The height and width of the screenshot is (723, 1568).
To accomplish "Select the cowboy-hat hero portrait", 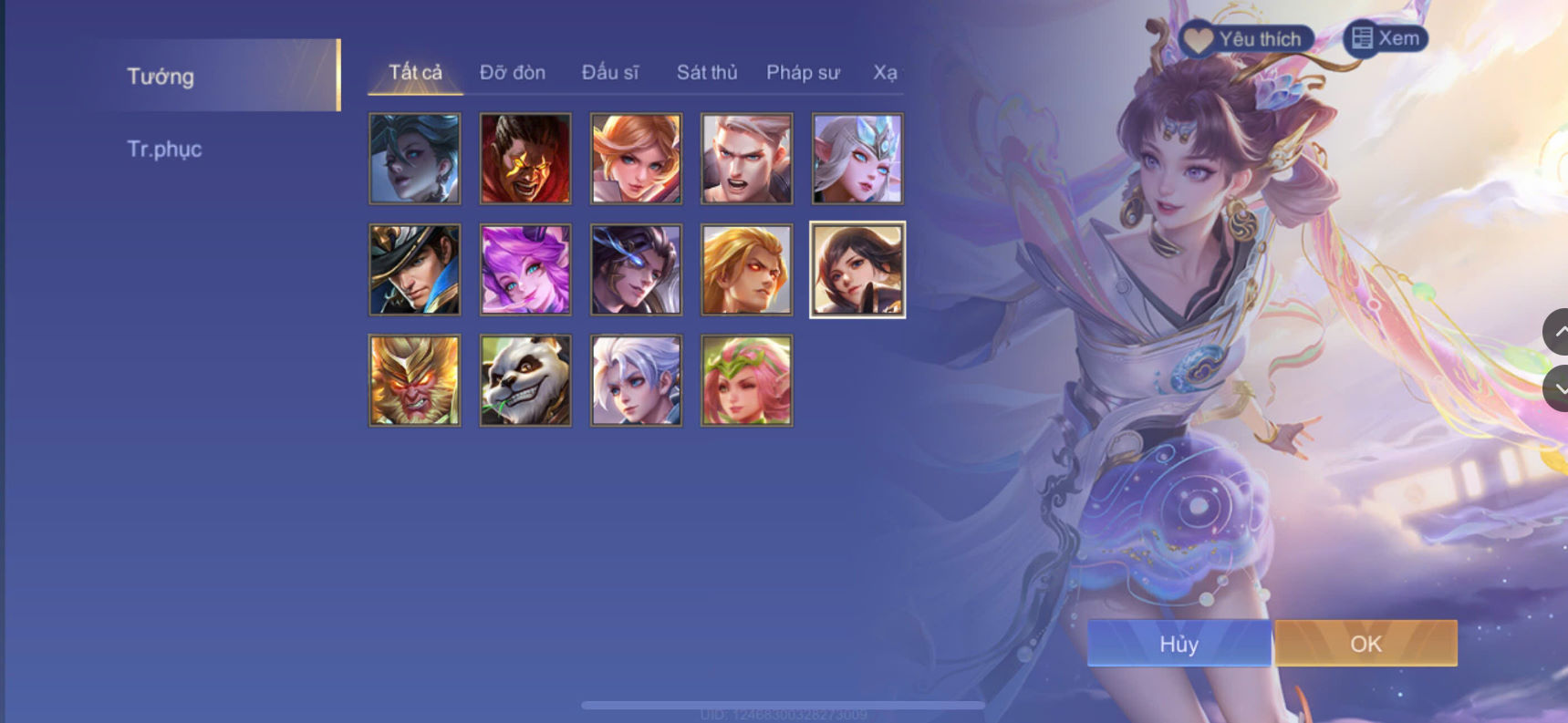I will [x=414, y=269].
